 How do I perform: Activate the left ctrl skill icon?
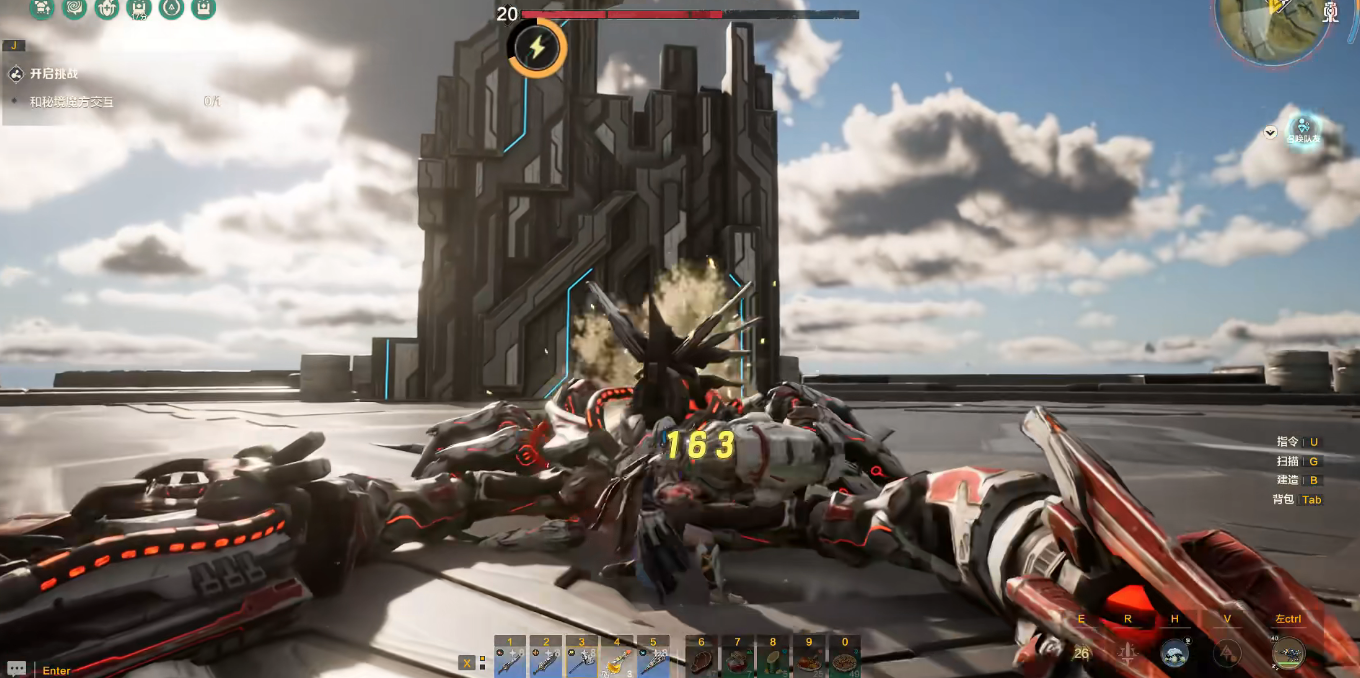1288,653
